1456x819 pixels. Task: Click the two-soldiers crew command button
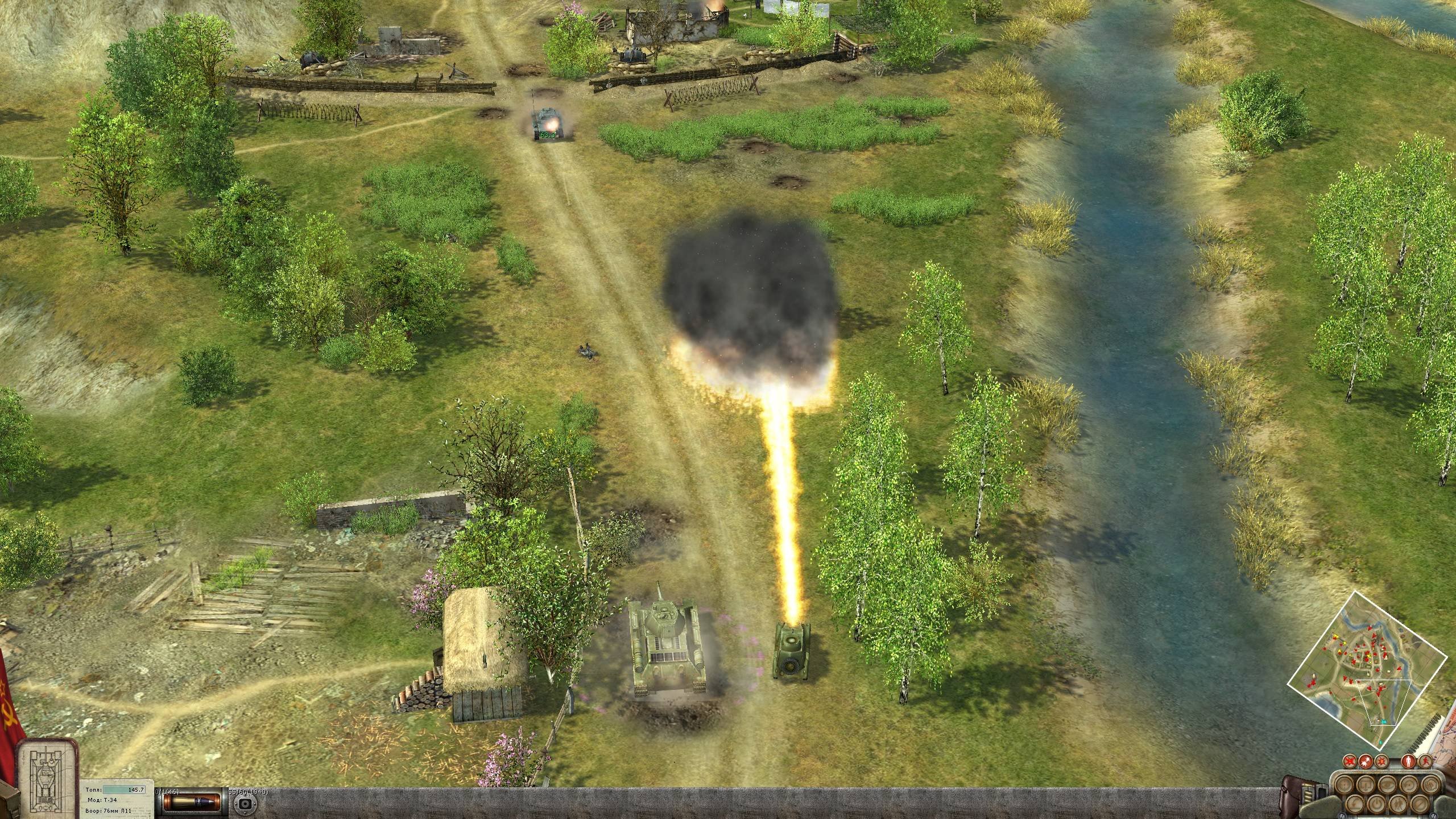pos(1398,804)
